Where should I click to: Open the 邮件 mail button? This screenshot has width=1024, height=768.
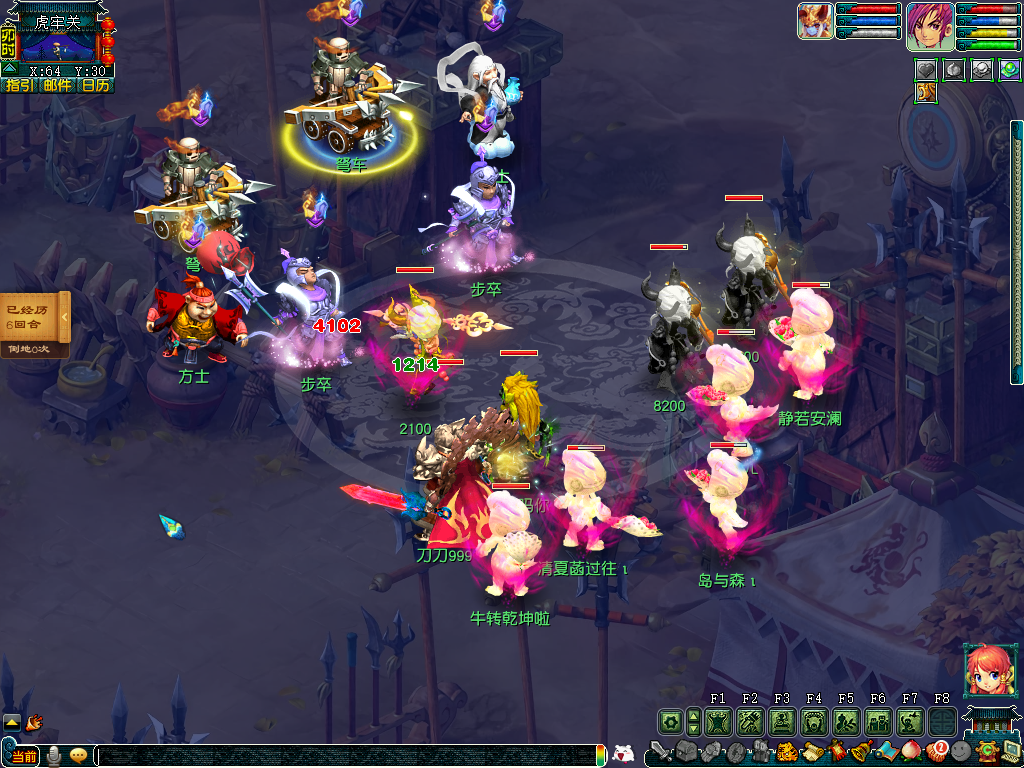pos(57,86)
